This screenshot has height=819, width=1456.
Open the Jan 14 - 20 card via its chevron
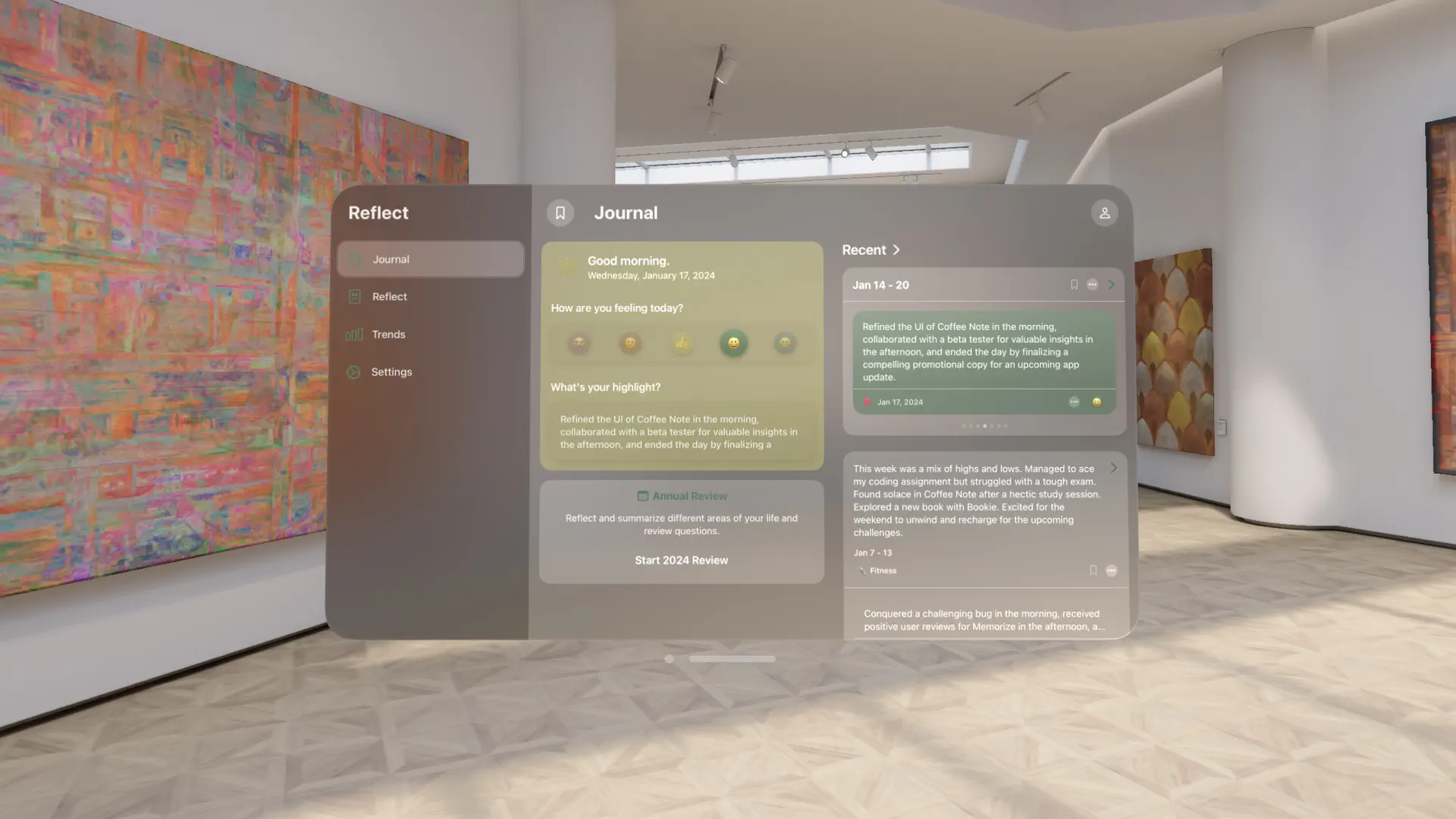1110,284
